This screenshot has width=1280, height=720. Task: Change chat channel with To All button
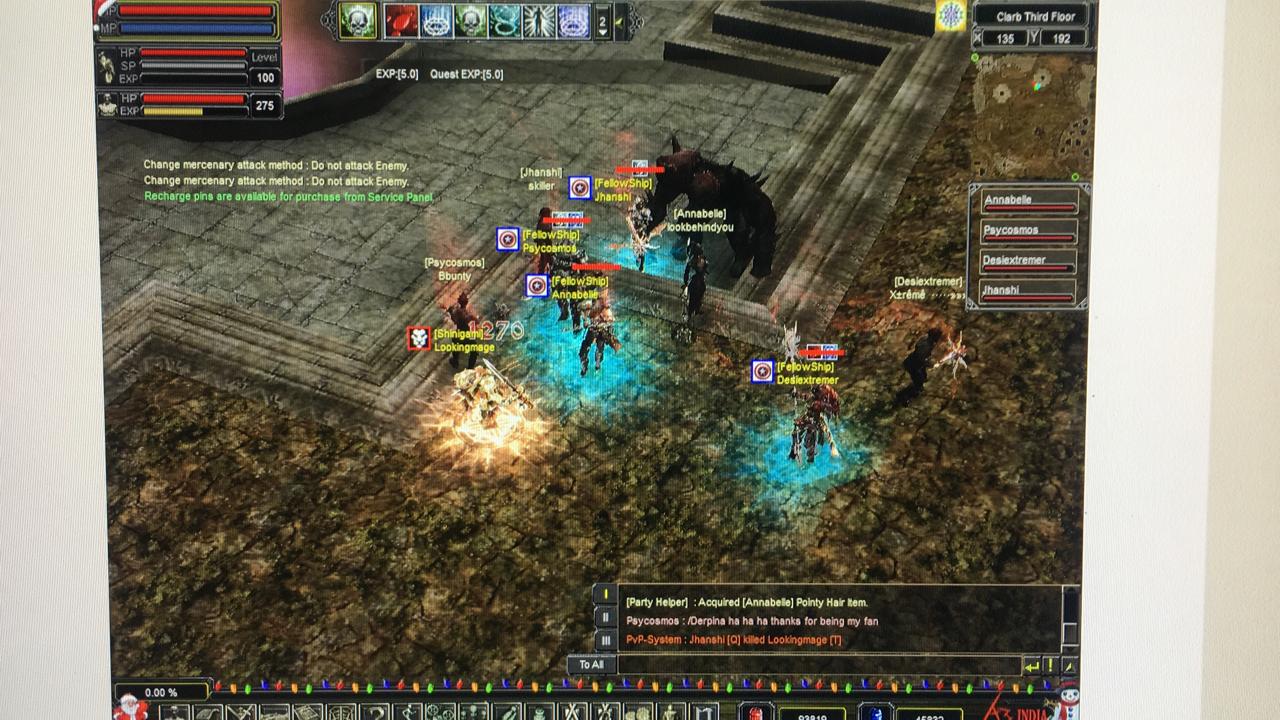(x=591, y=664)
